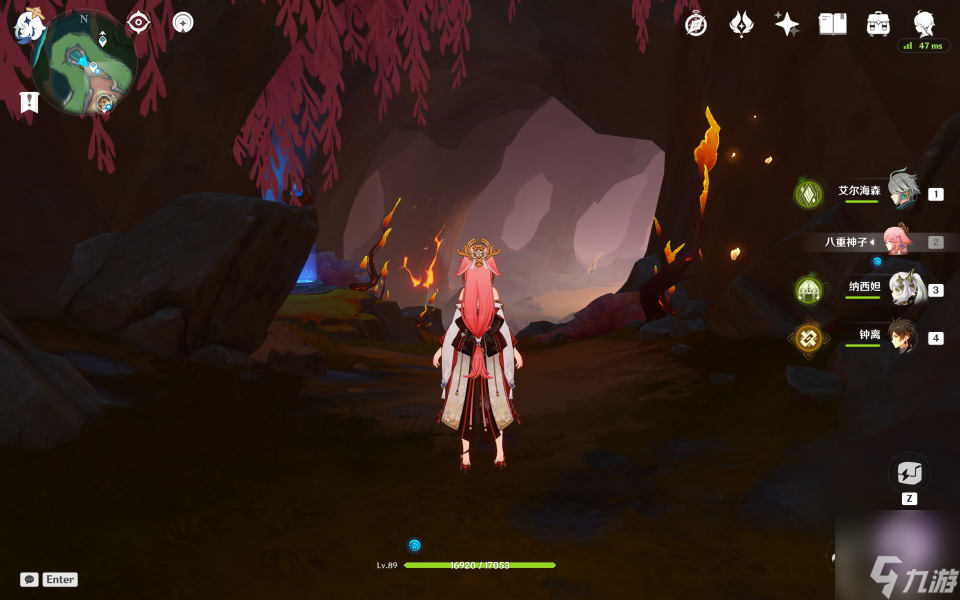
Task: Toggle the eye-shaped Elemental Sight icon
Action: (138, 23)
